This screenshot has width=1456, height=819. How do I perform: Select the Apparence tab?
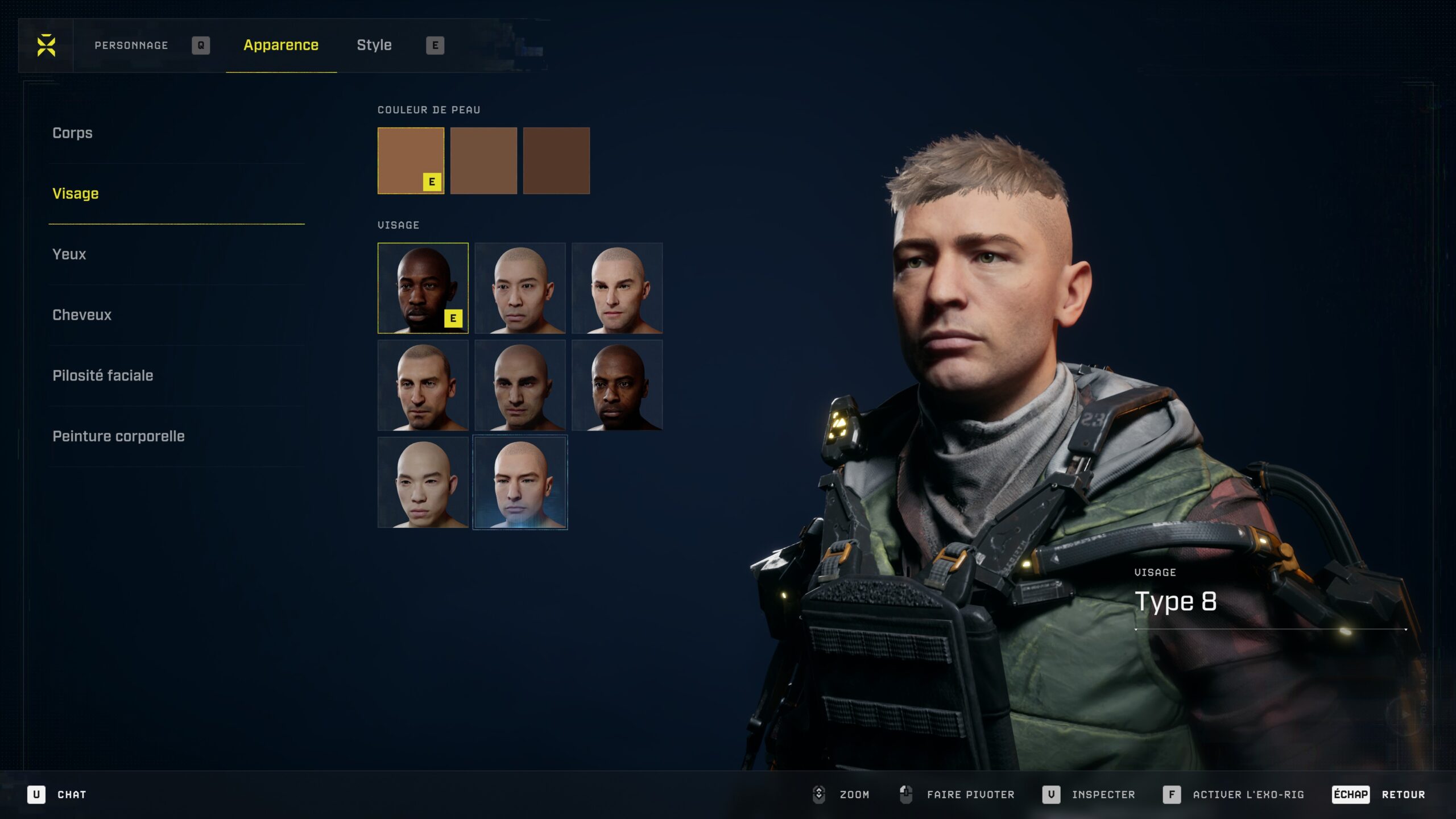coord(281,45)
